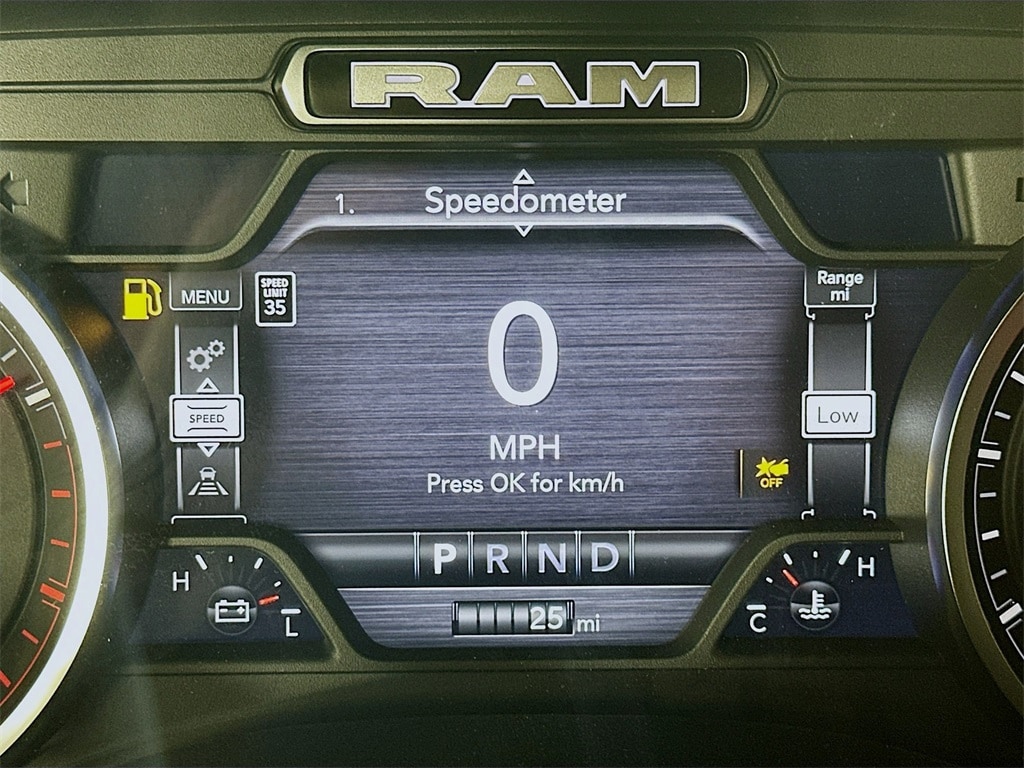This screenshot has height=768, width=1024.
Task: Click the up arrow above Speedometer title
Action: [x=524, y=177]
